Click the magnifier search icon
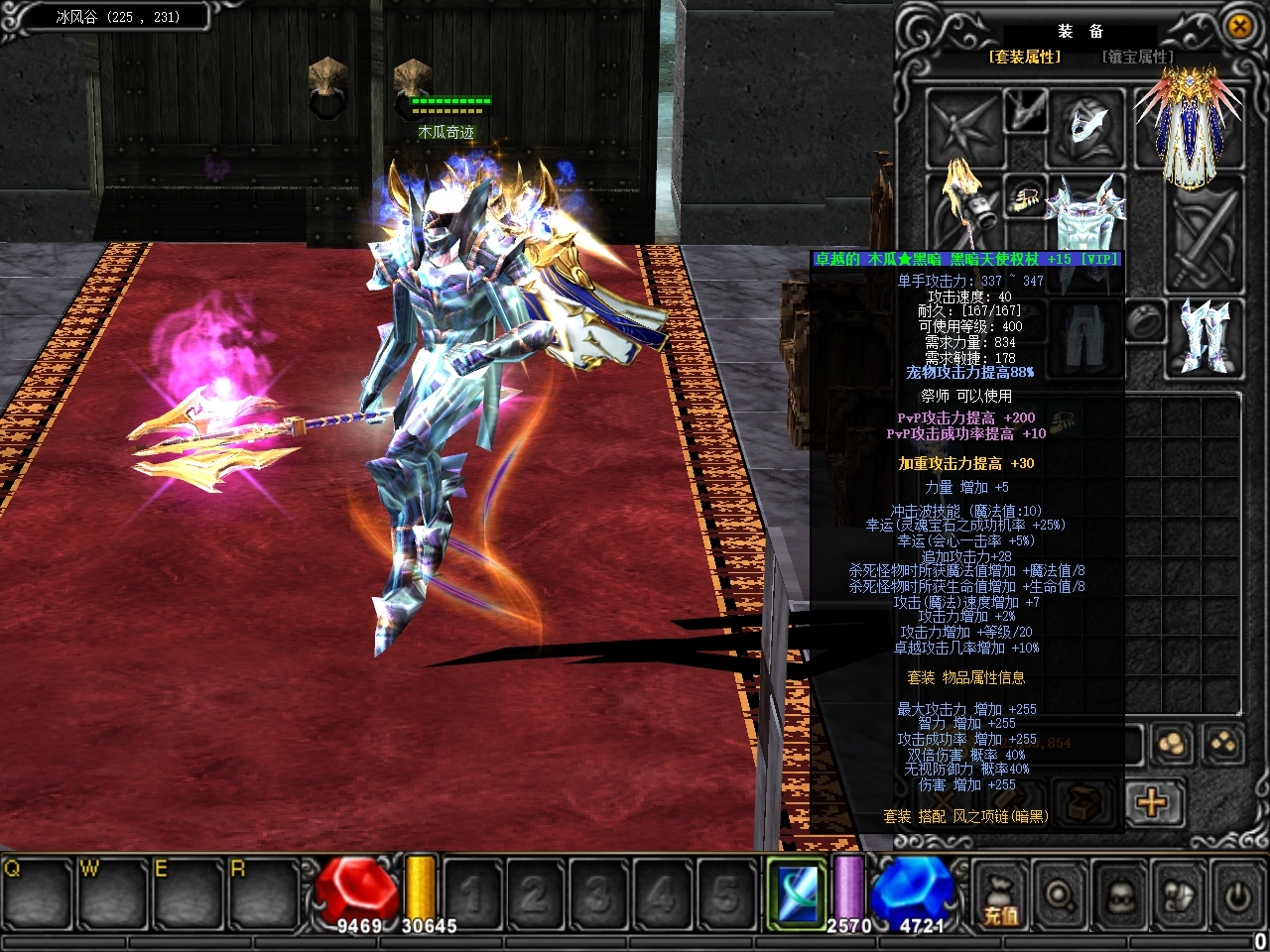The image size is (1270, 952). [1061, 895]
